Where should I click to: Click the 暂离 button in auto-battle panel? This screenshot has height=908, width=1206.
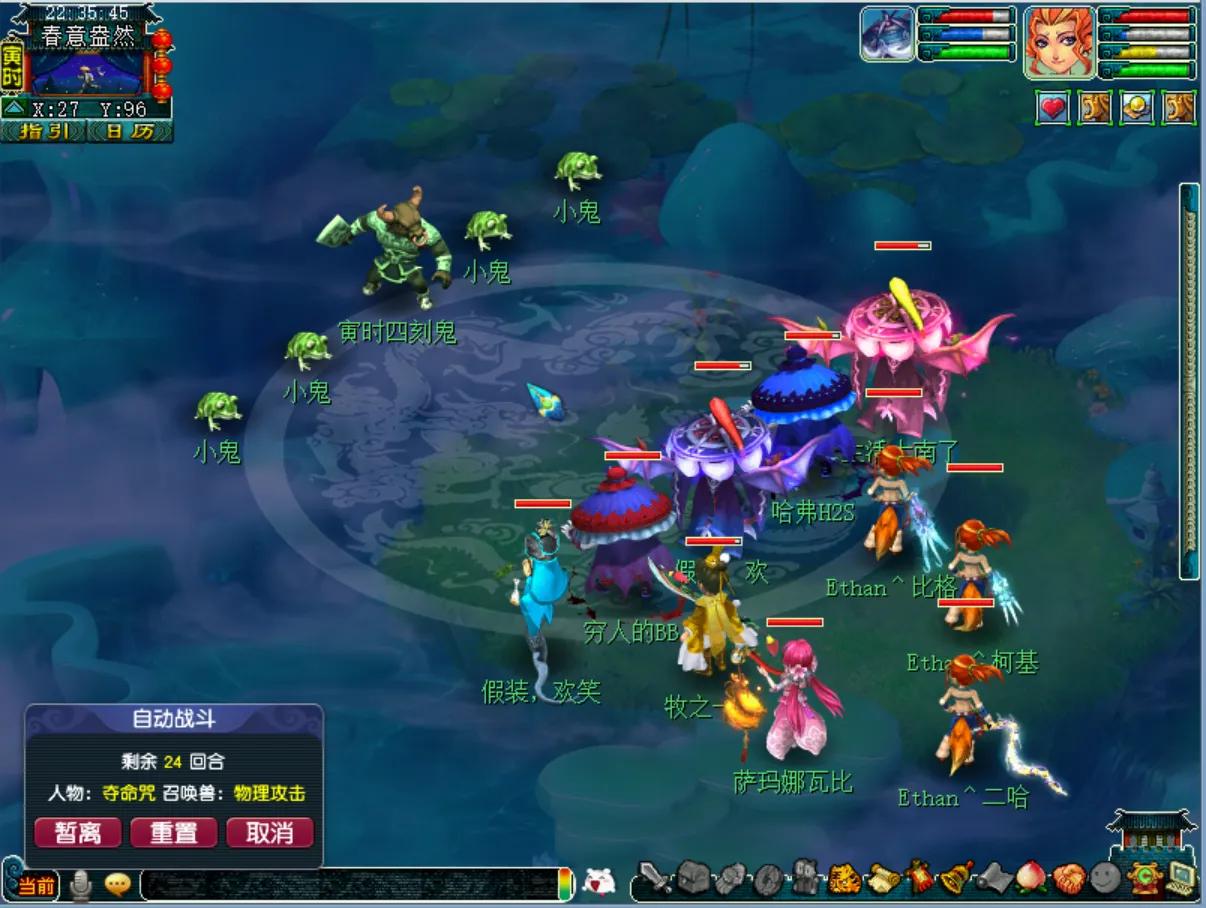pos(78,833)
